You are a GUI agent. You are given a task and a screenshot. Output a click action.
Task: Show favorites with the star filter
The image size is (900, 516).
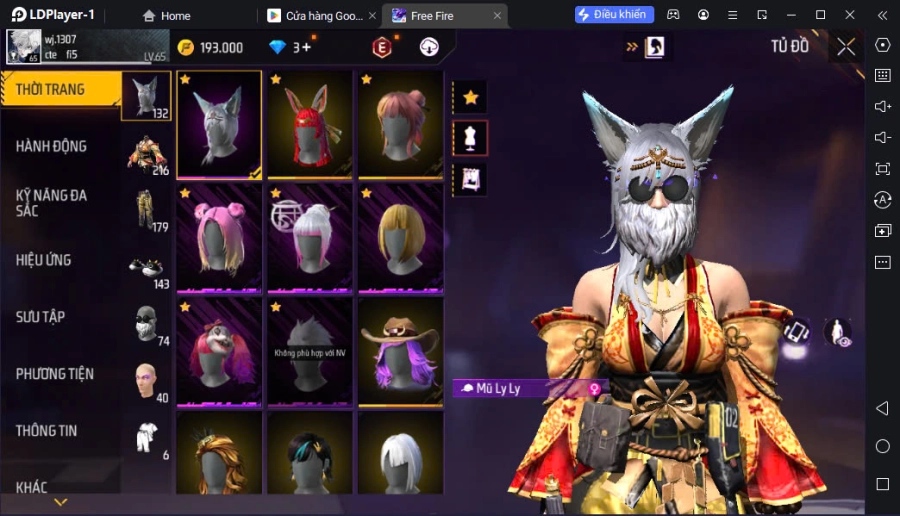470,97
